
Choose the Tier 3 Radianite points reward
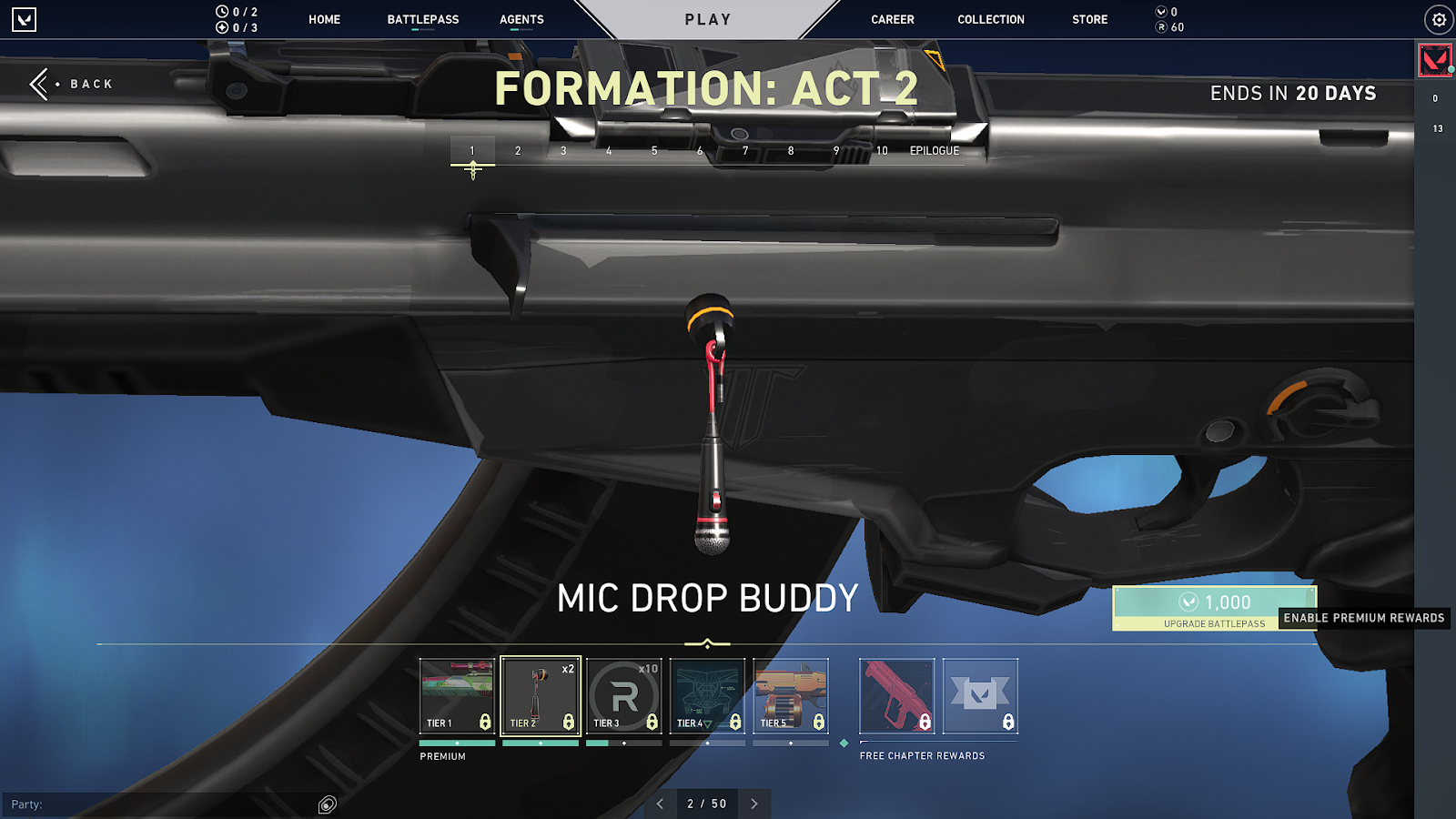click(624, 696)
